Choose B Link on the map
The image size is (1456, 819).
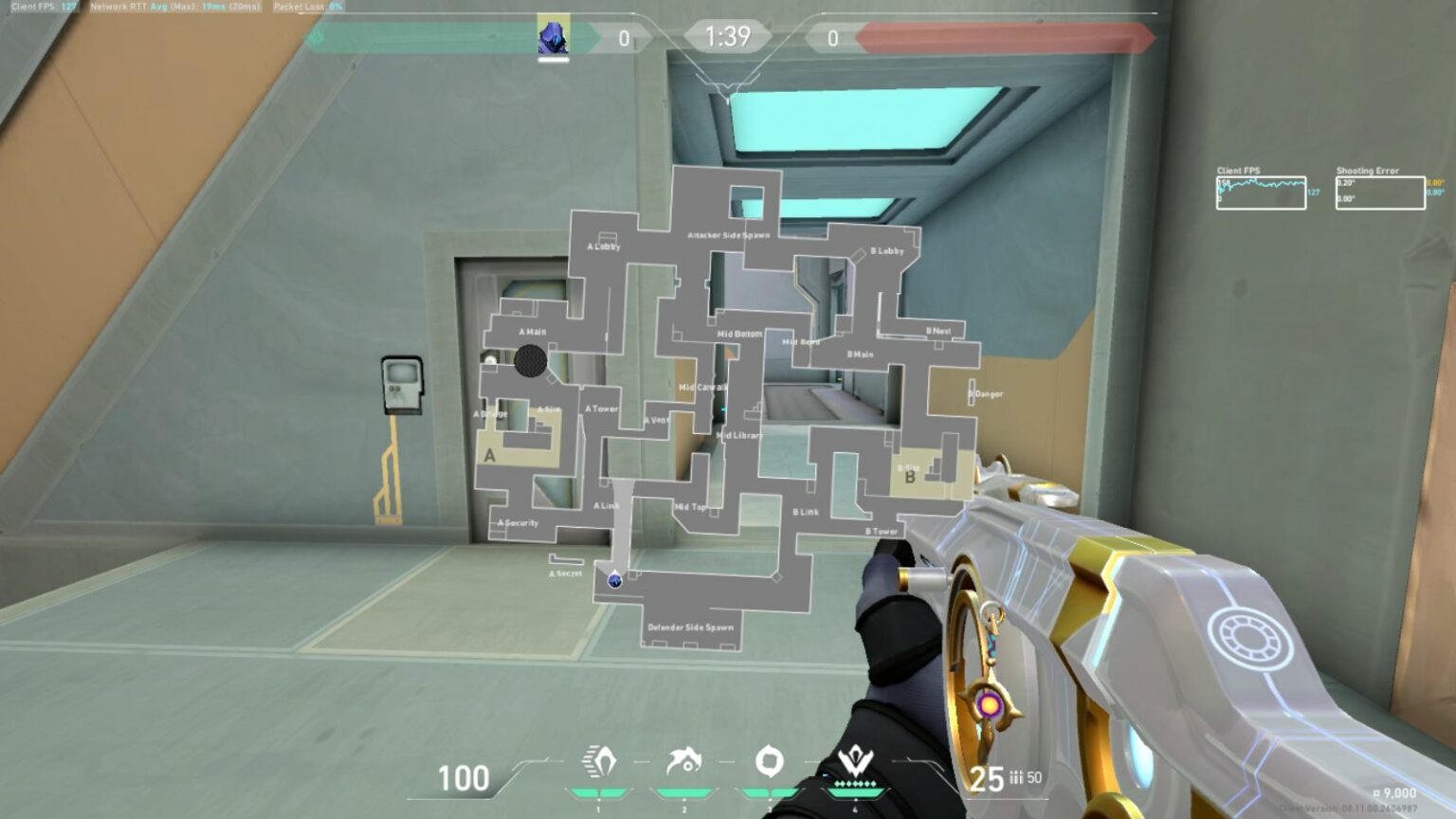click(806, 512)
